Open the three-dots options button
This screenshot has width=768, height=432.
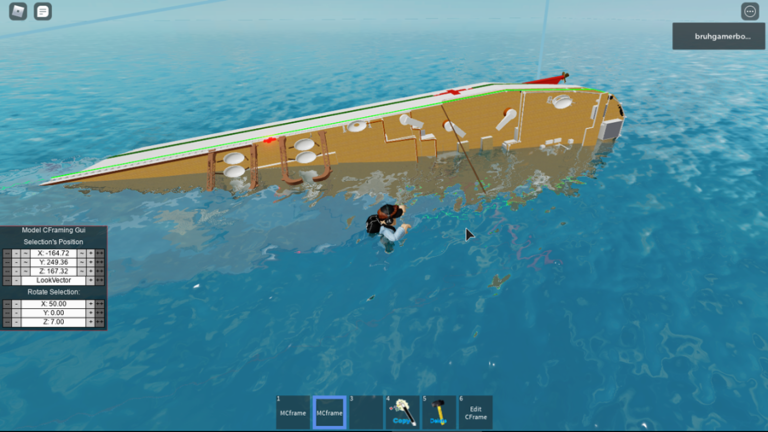coord(750,11)
